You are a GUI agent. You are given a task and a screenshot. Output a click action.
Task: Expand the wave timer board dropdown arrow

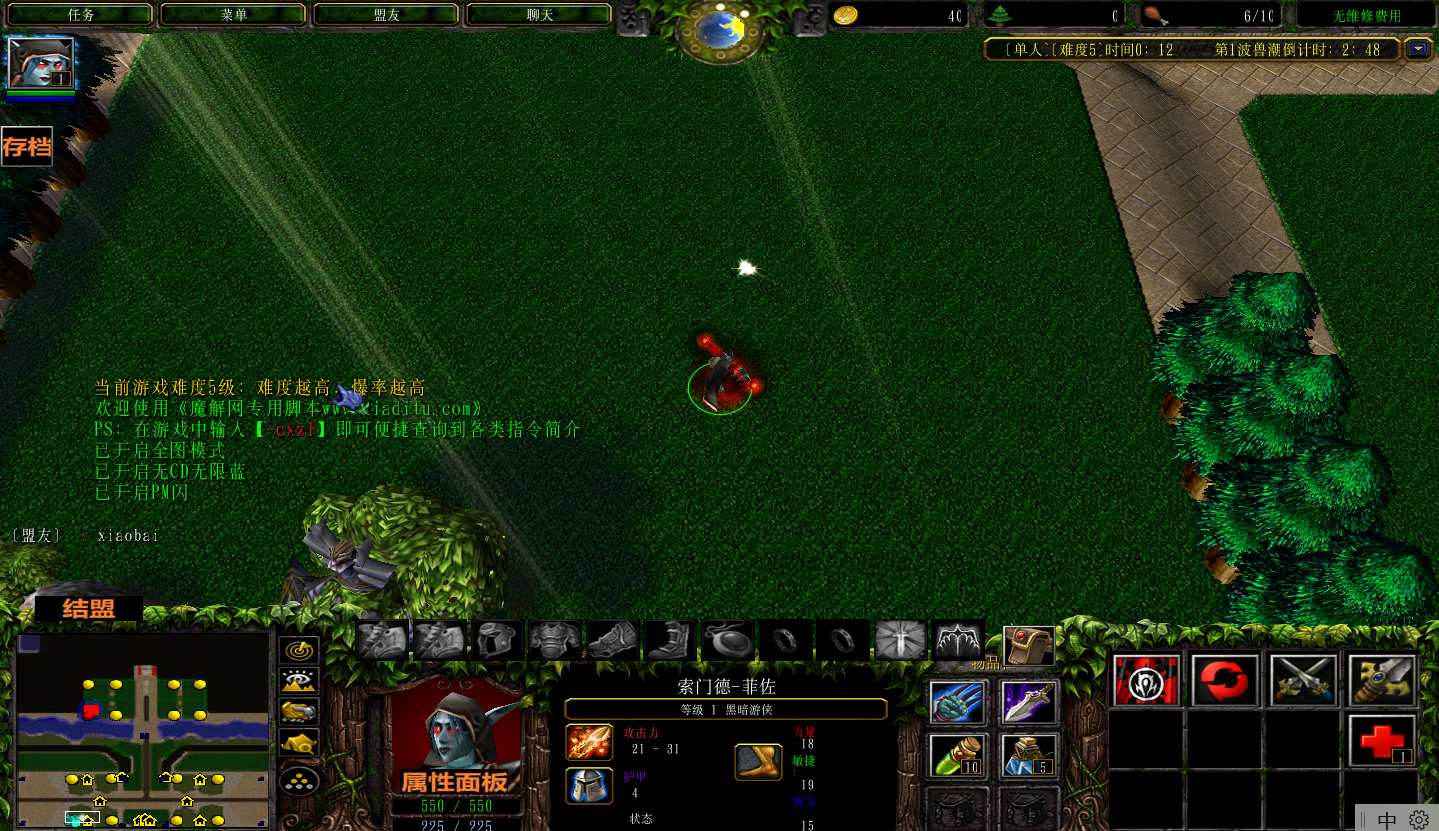pos(1417,48)
